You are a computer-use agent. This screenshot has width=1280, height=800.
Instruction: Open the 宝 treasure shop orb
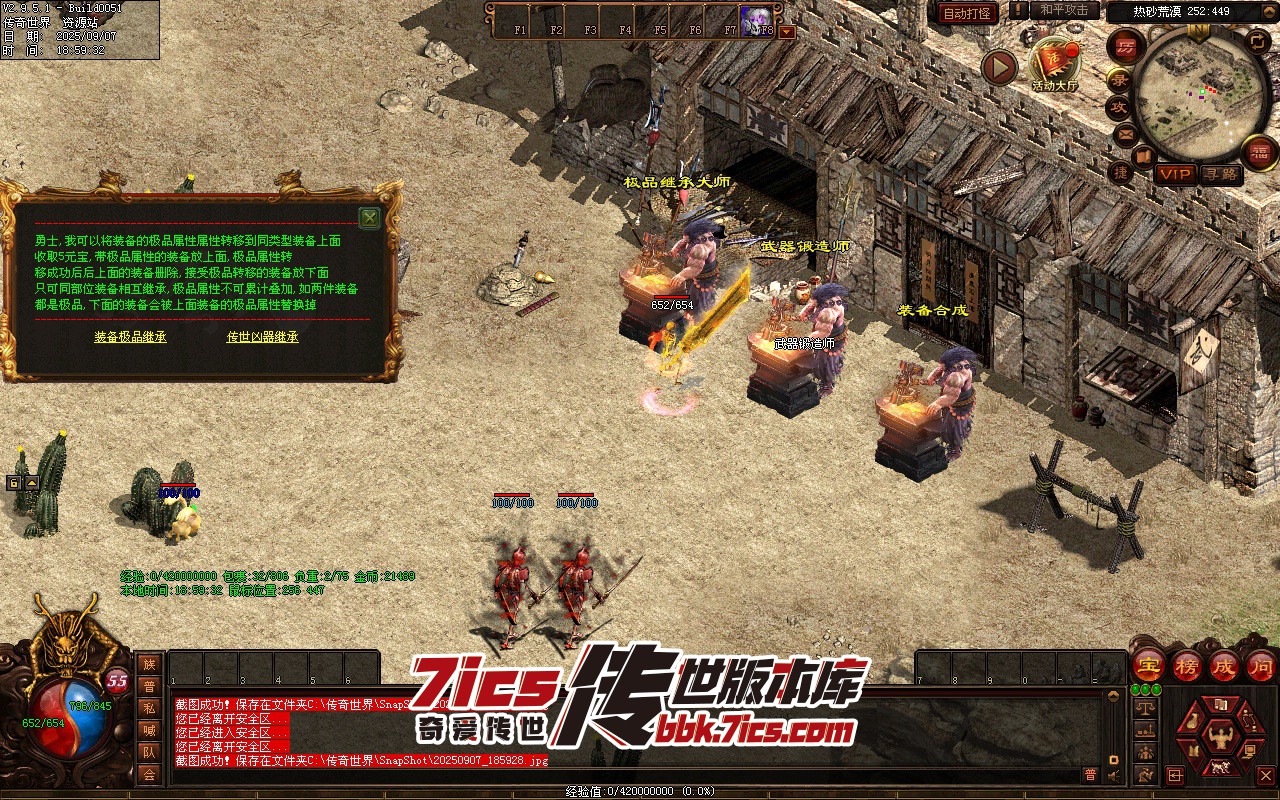tap(1149, 664)
